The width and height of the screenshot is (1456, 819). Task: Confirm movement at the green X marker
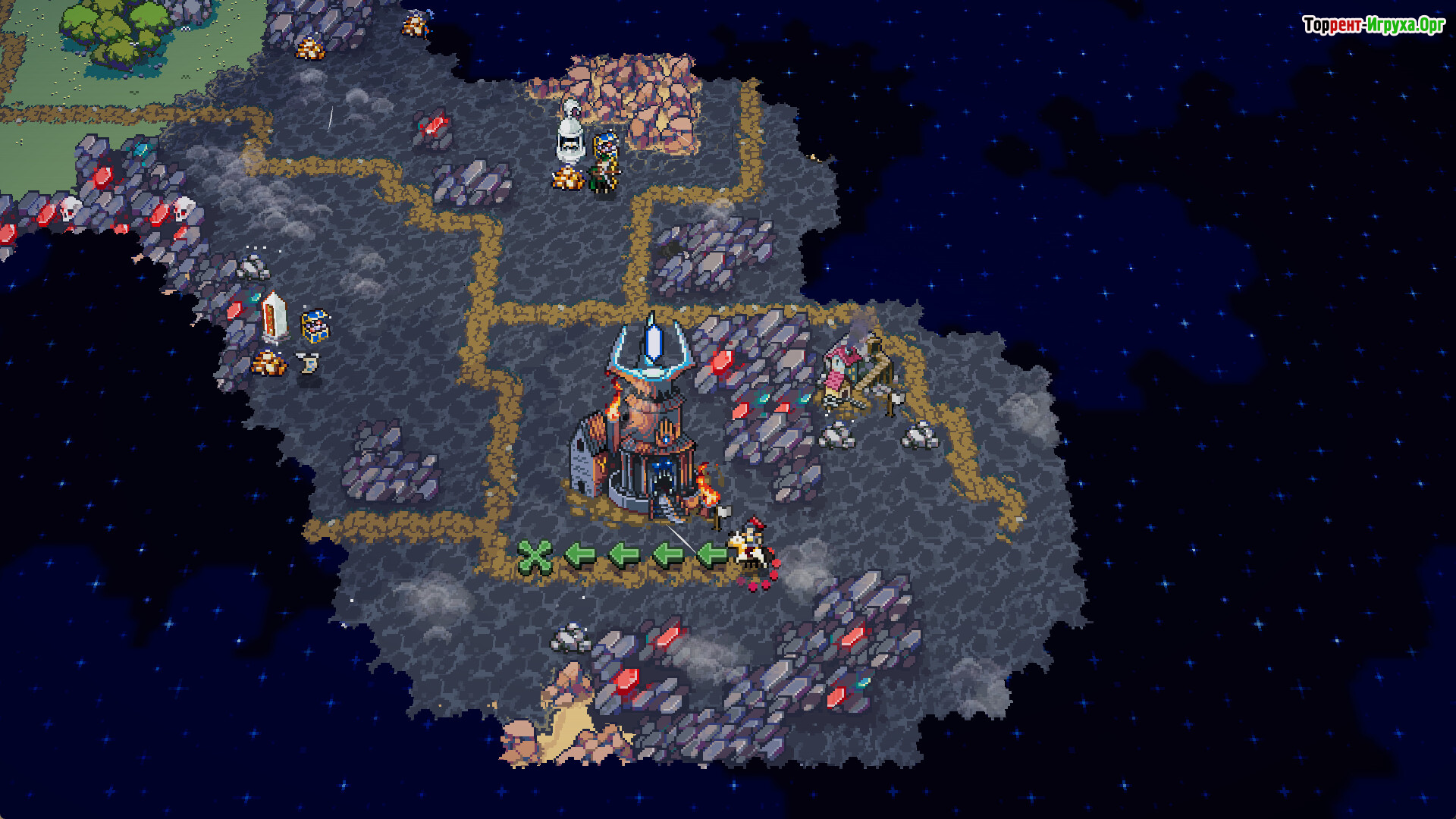535,557
